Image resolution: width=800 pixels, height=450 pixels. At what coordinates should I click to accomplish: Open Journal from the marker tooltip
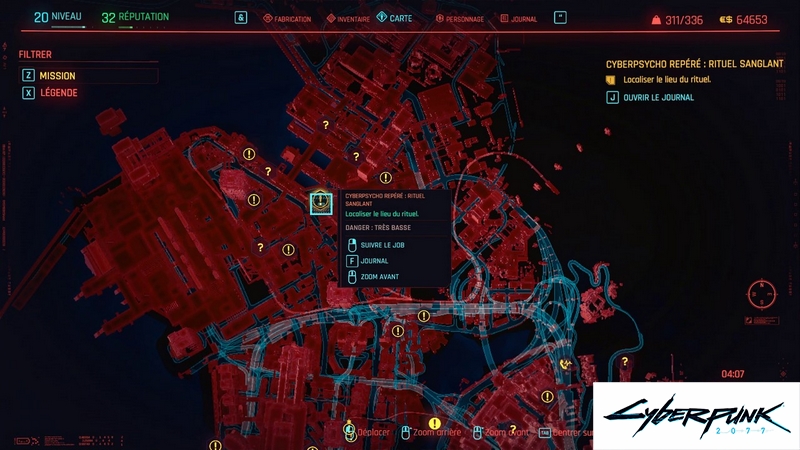pos(374,260)
